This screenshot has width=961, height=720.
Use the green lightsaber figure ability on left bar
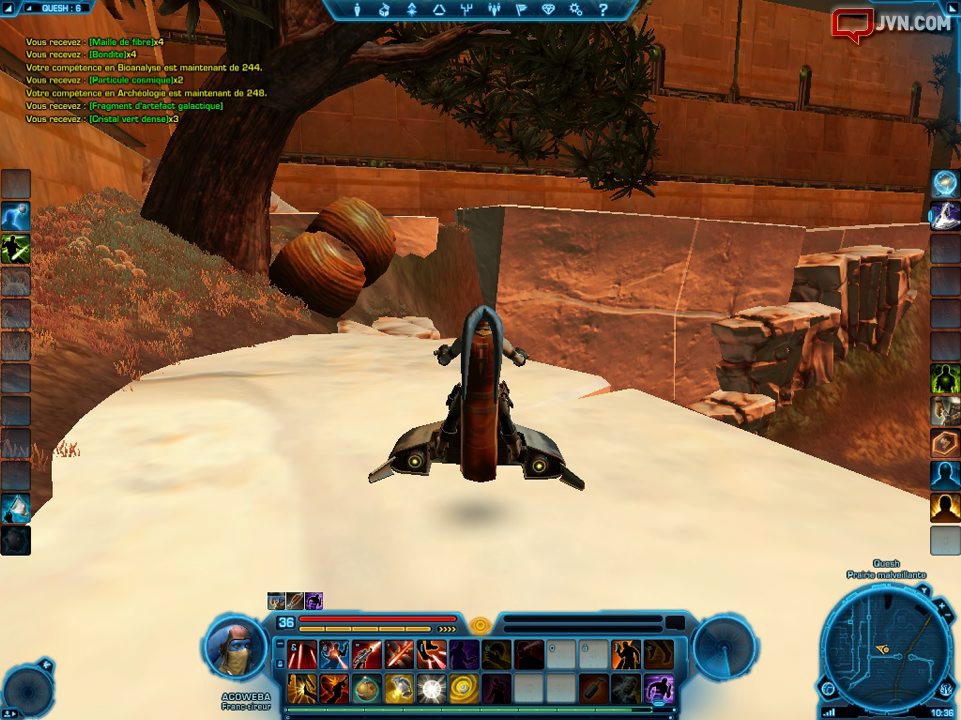pyautogui.click(x=16, y=249)
